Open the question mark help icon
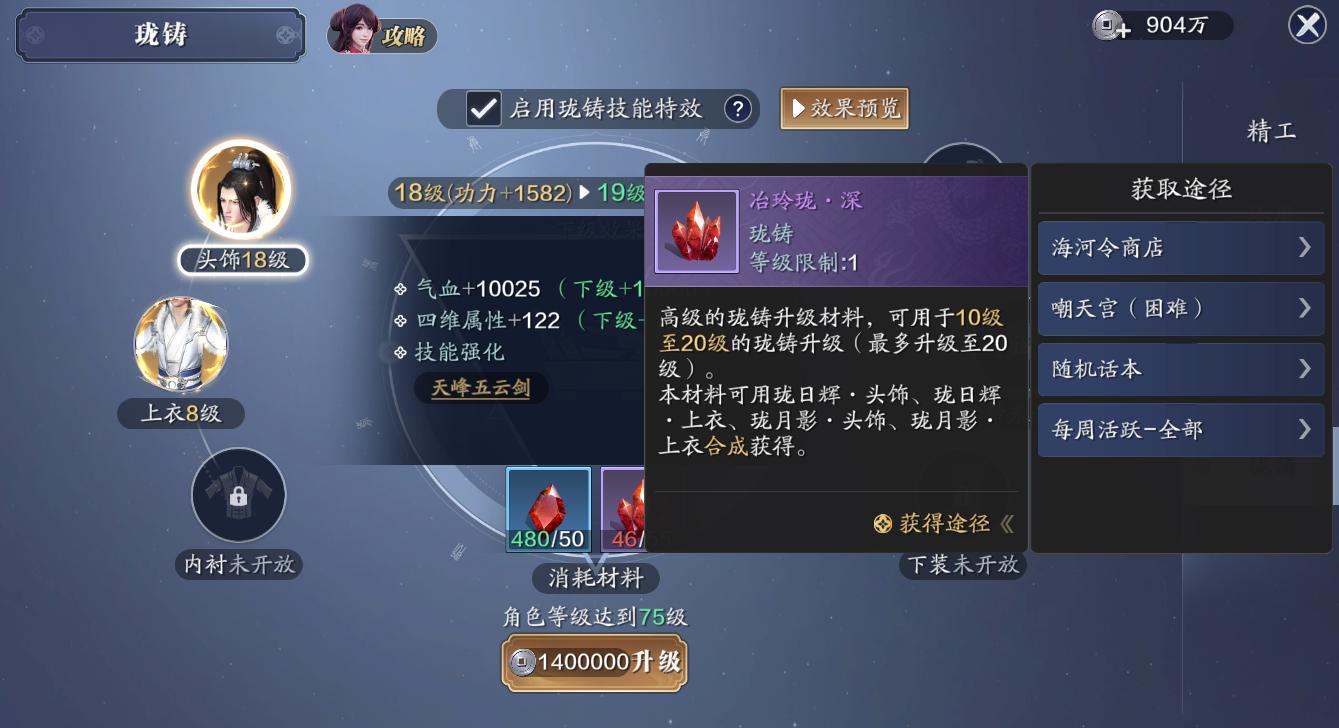 tap(740, 110)
